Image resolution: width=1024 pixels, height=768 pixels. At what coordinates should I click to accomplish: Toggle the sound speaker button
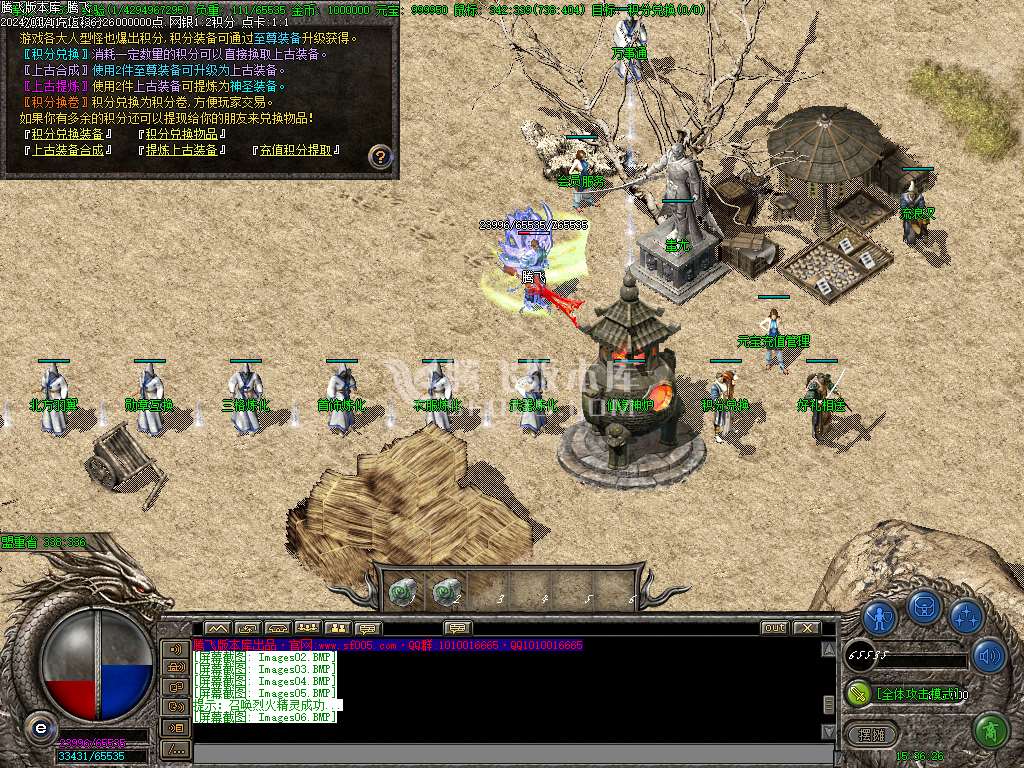coord(988,656)
